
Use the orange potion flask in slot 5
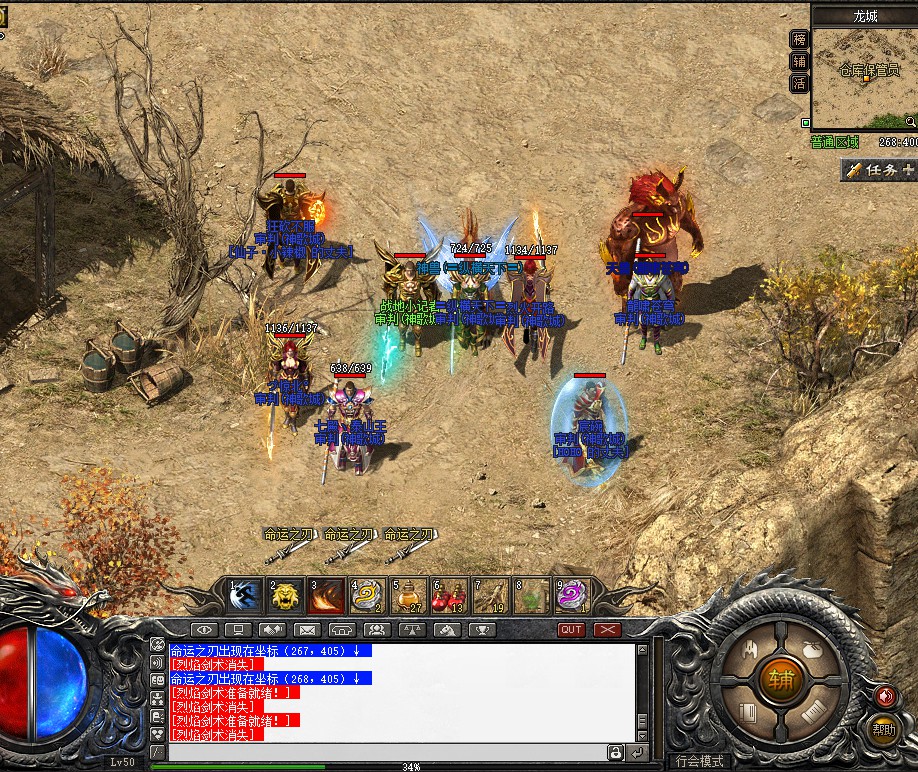tap(409, 596)
